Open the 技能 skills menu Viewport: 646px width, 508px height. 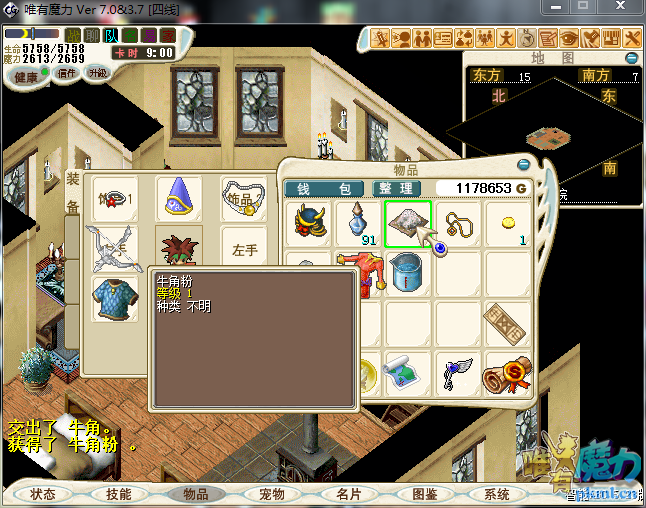tap(118, 494)
